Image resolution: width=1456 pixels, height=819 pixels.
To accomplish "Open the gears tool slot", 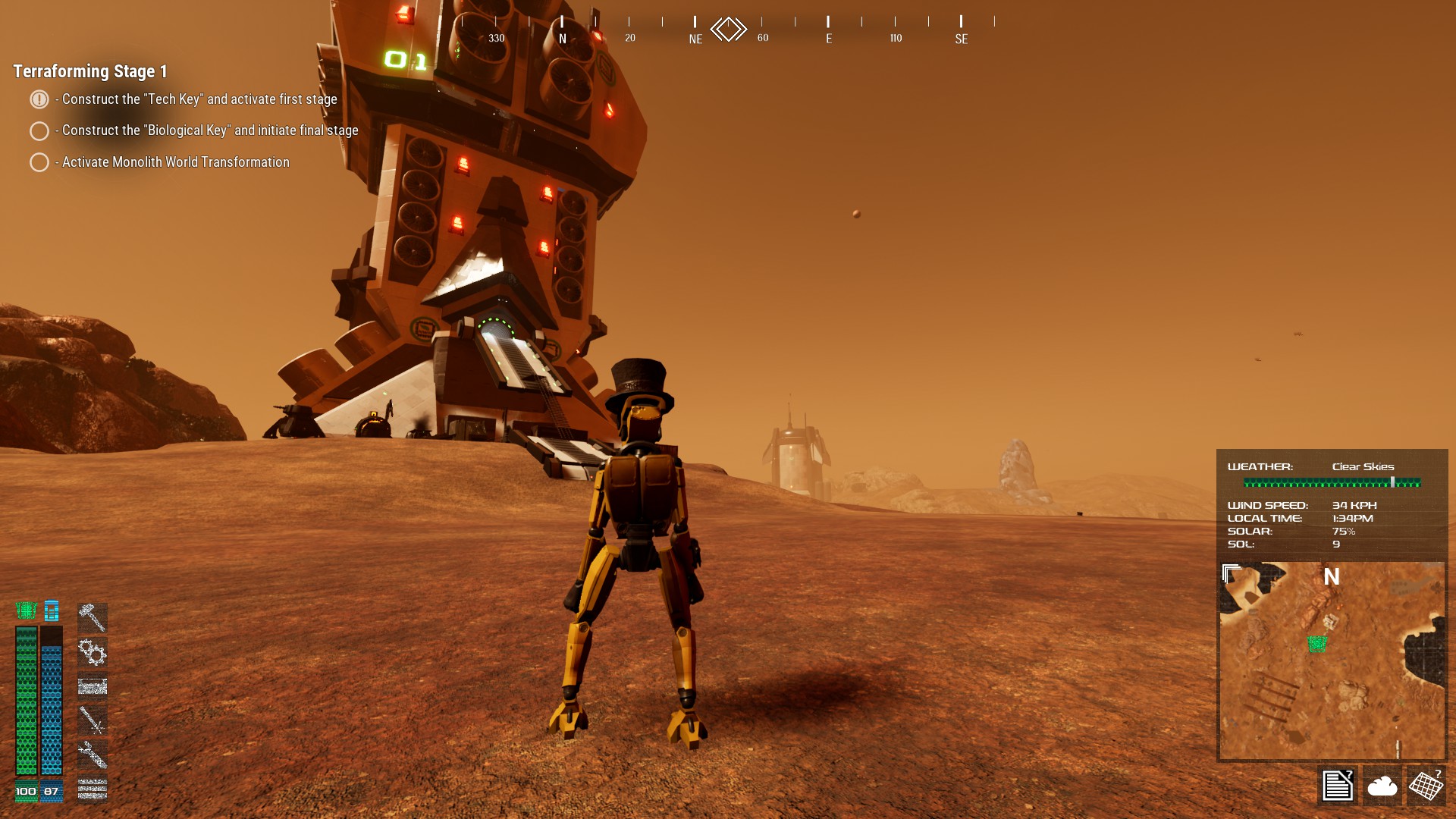I will 93,651.
